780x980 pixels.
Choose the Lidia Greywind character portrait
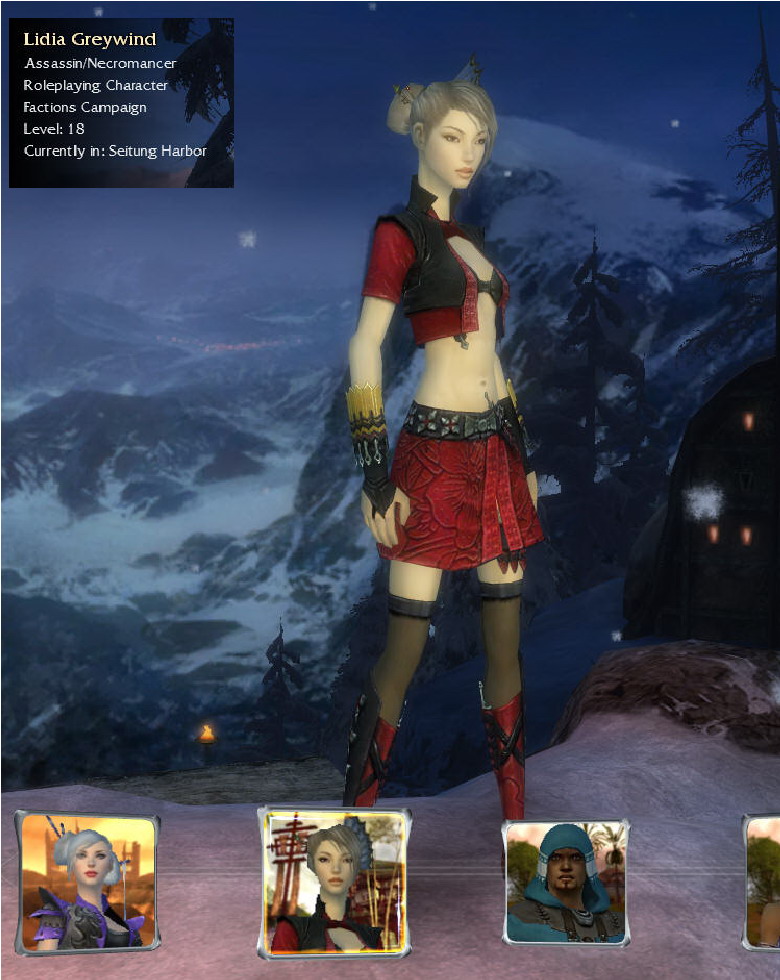335,881
